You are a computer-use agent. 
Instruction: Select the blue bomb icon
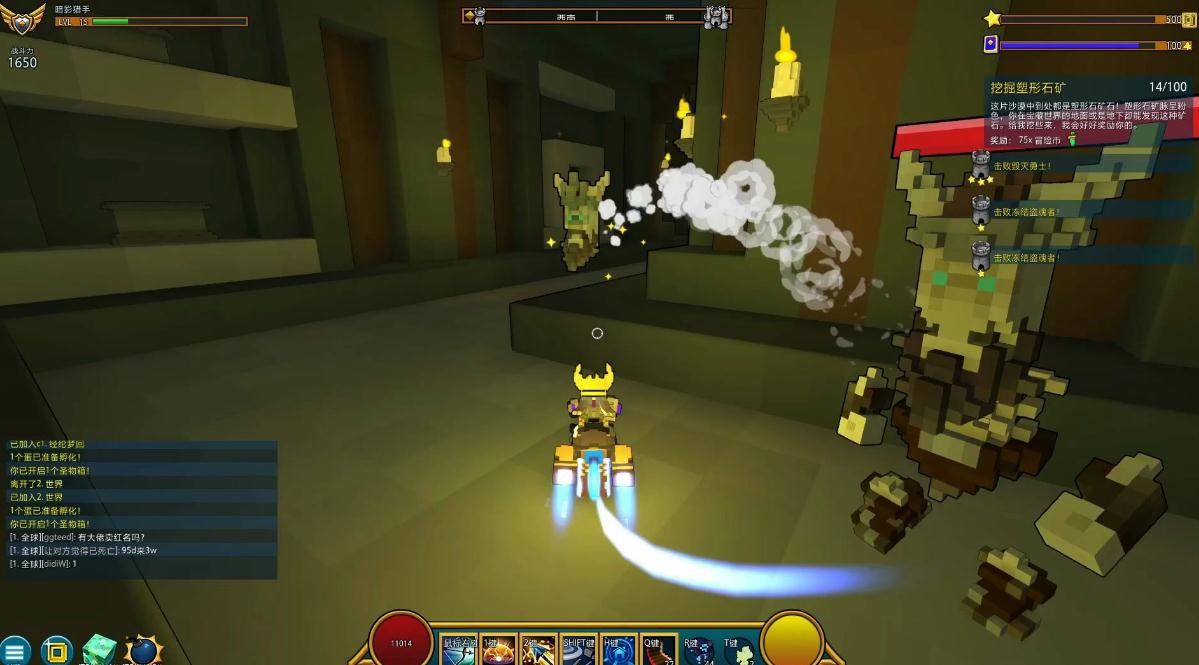(x=143, y=651)
